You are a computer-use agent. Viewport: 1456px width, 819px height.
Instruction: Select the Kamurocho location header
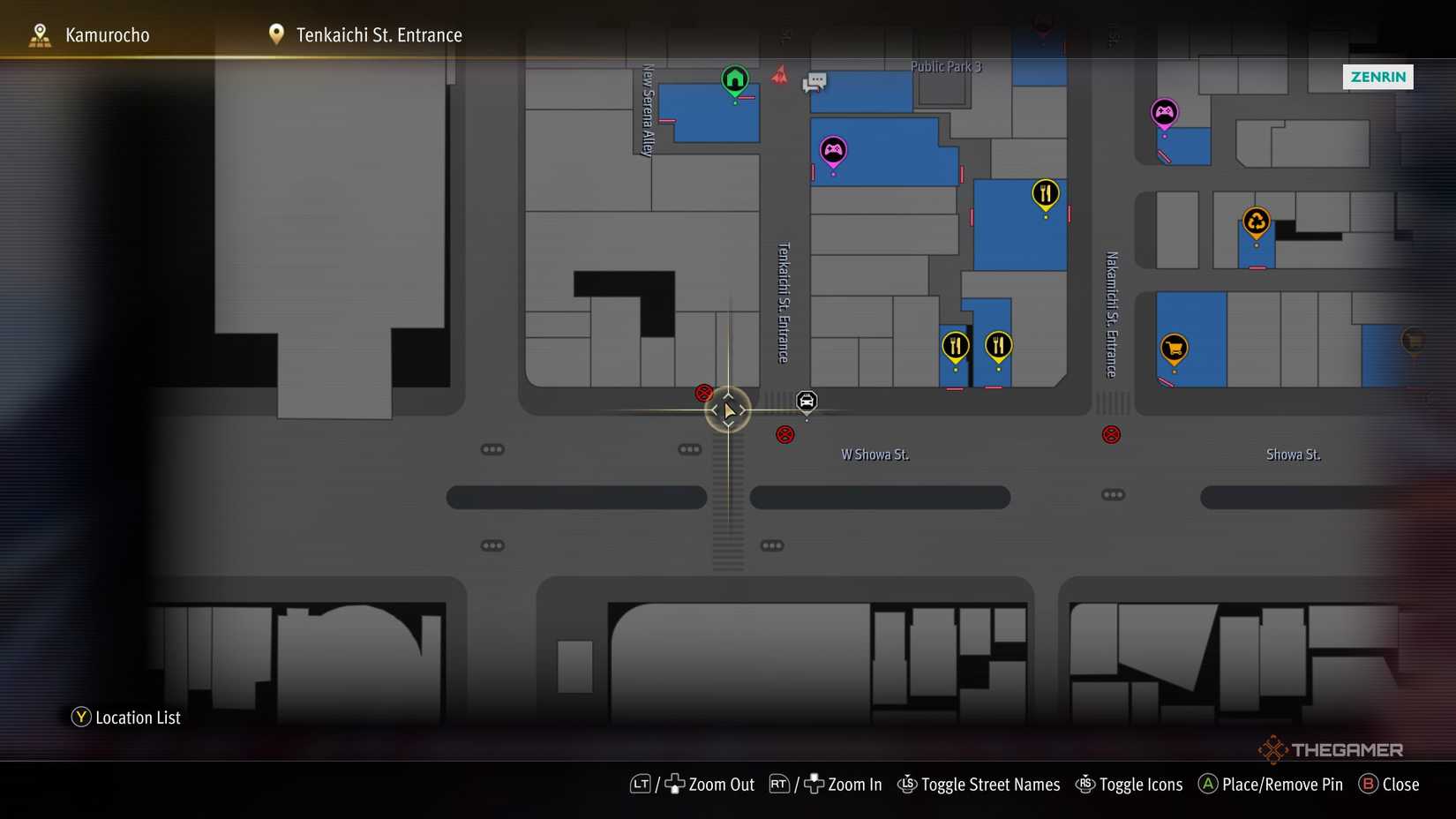pyautogui.click(x=106, y=34)
